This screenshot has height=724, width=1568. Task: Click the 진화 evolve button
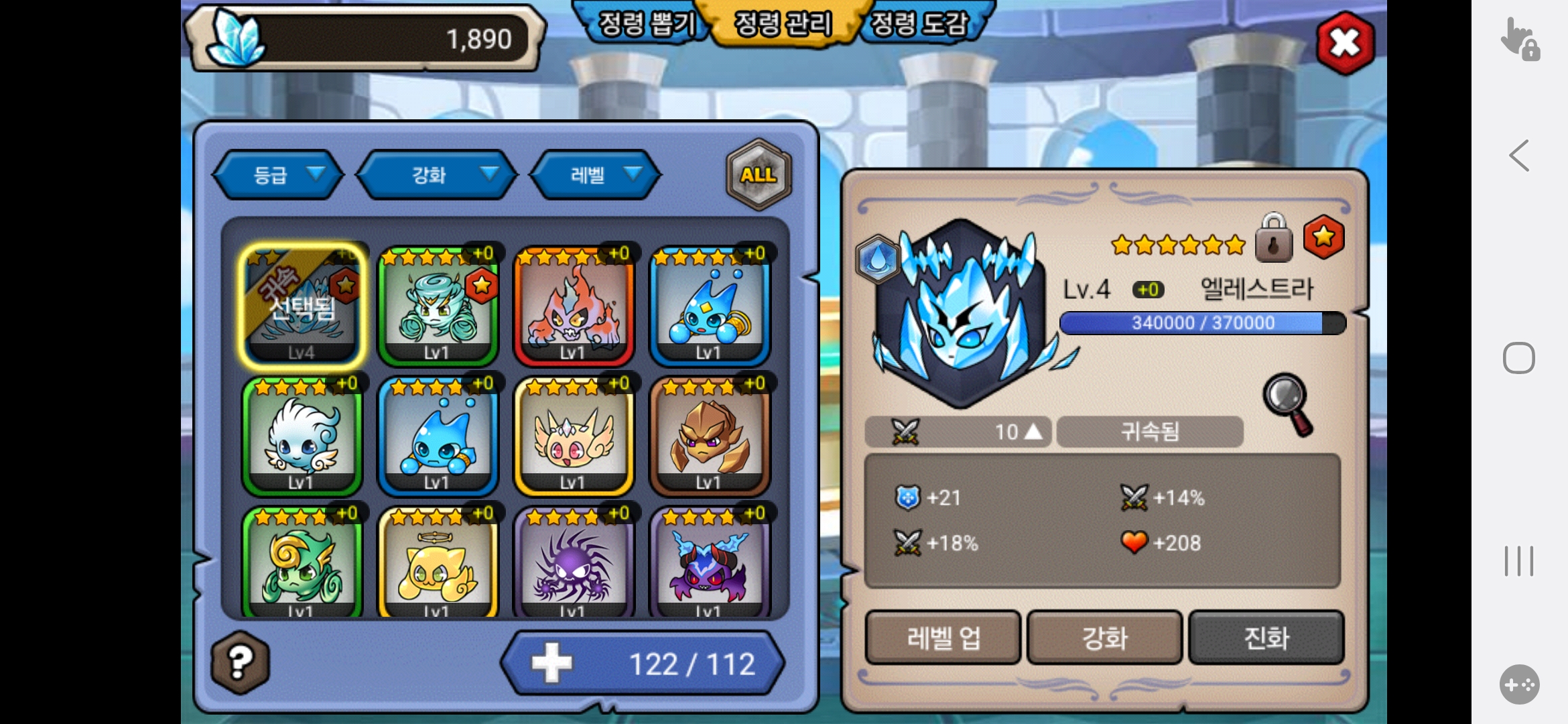tap(1266, 638)
